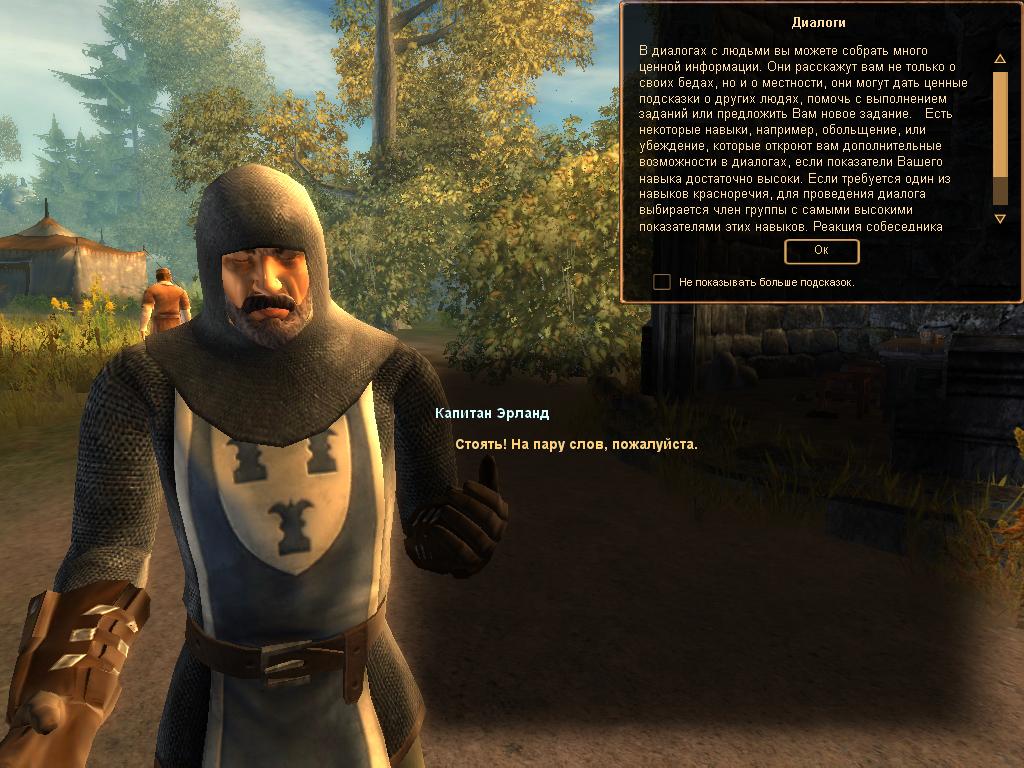The height and width of the screenshot is (768, 1024).
Task: Confirm the dialogue hint with Ок
Action: point(821,251)
